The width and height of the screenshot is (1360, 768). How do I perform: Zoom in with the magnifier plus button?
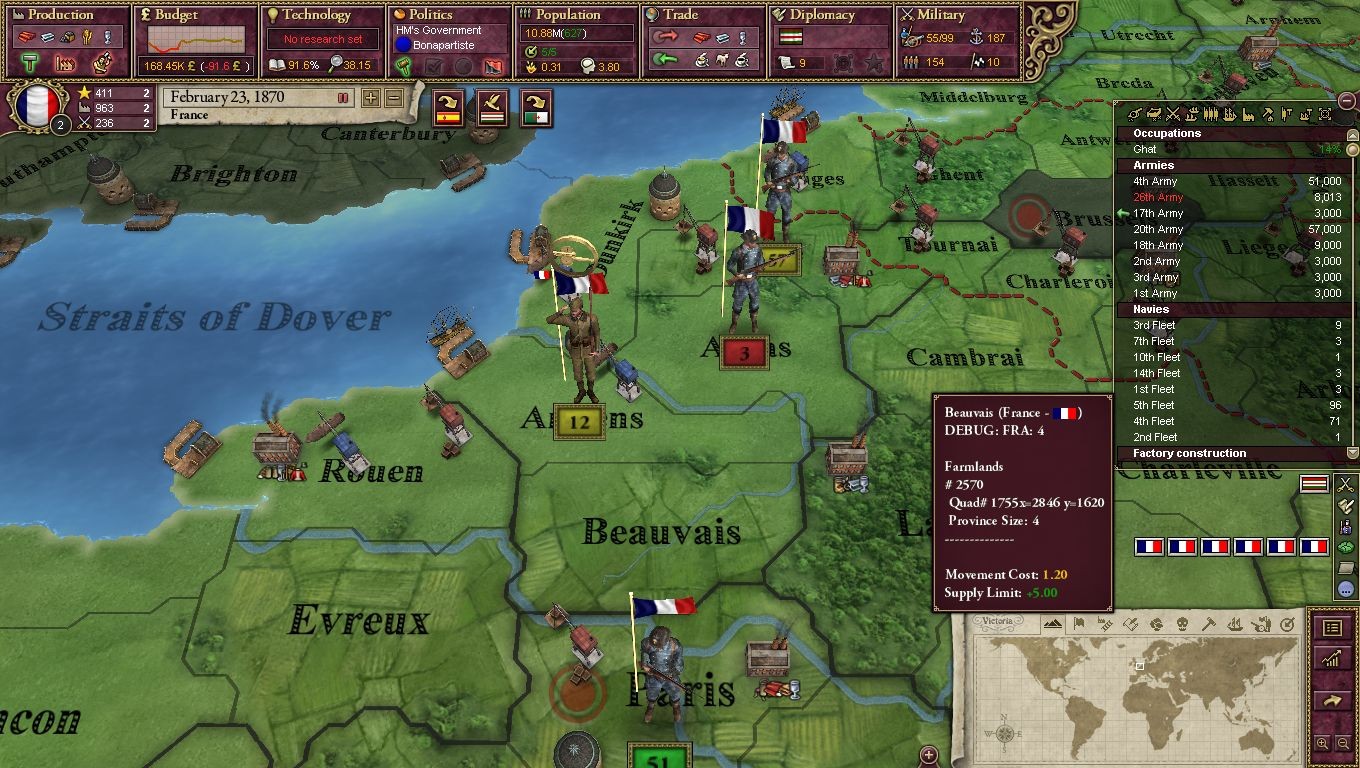click(x=1323, y=744)
